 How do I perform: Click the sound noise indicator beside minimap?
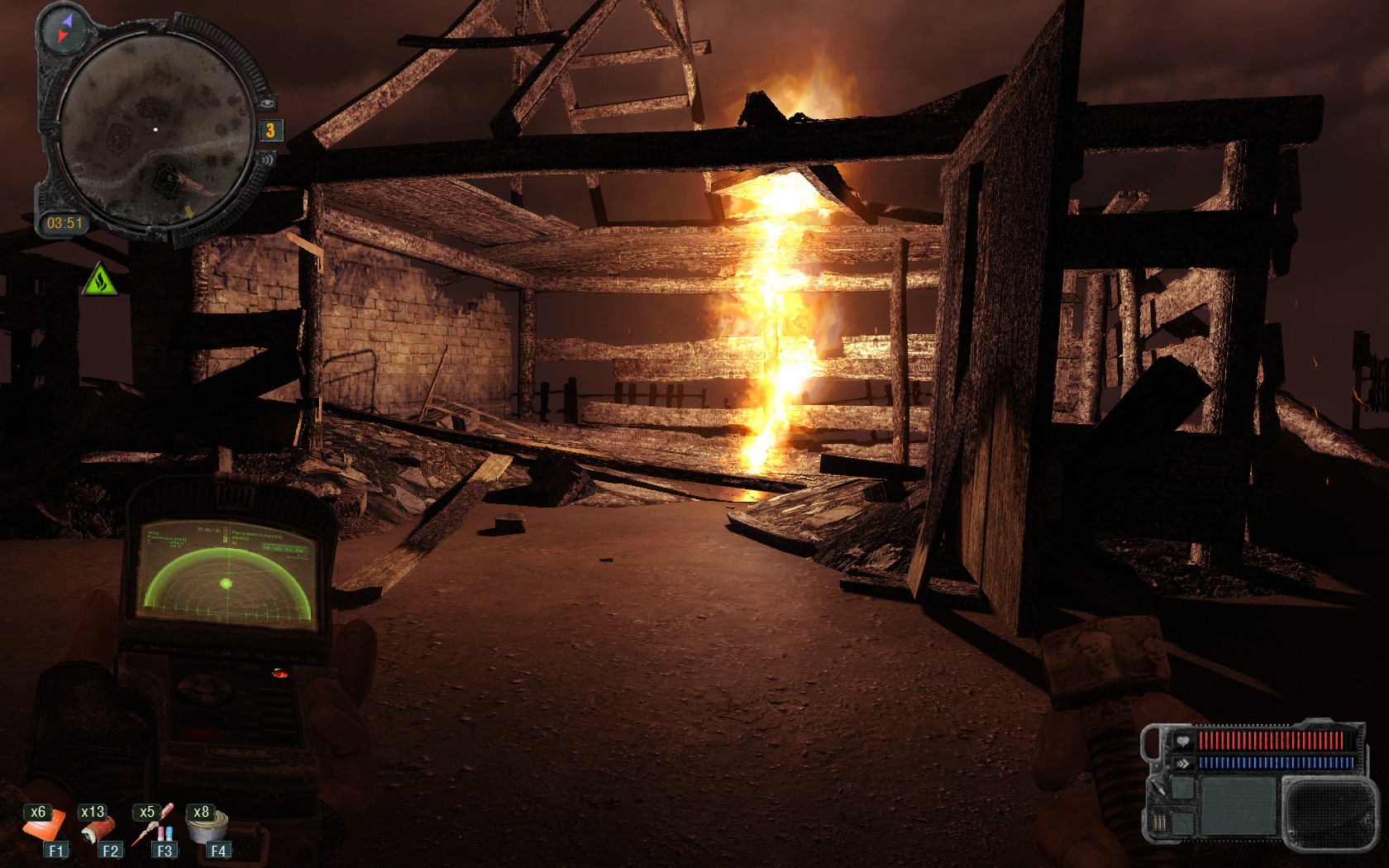pos(269,158)
